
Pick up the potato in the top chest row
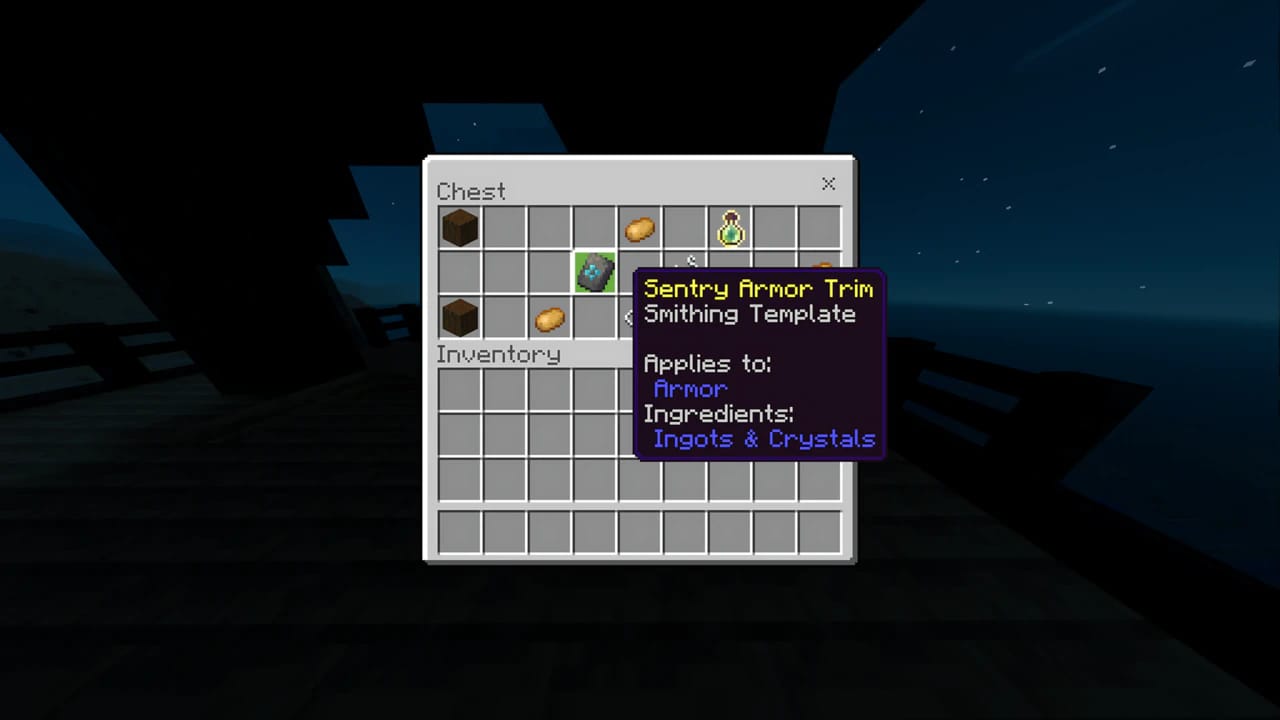tap(640, 228)
